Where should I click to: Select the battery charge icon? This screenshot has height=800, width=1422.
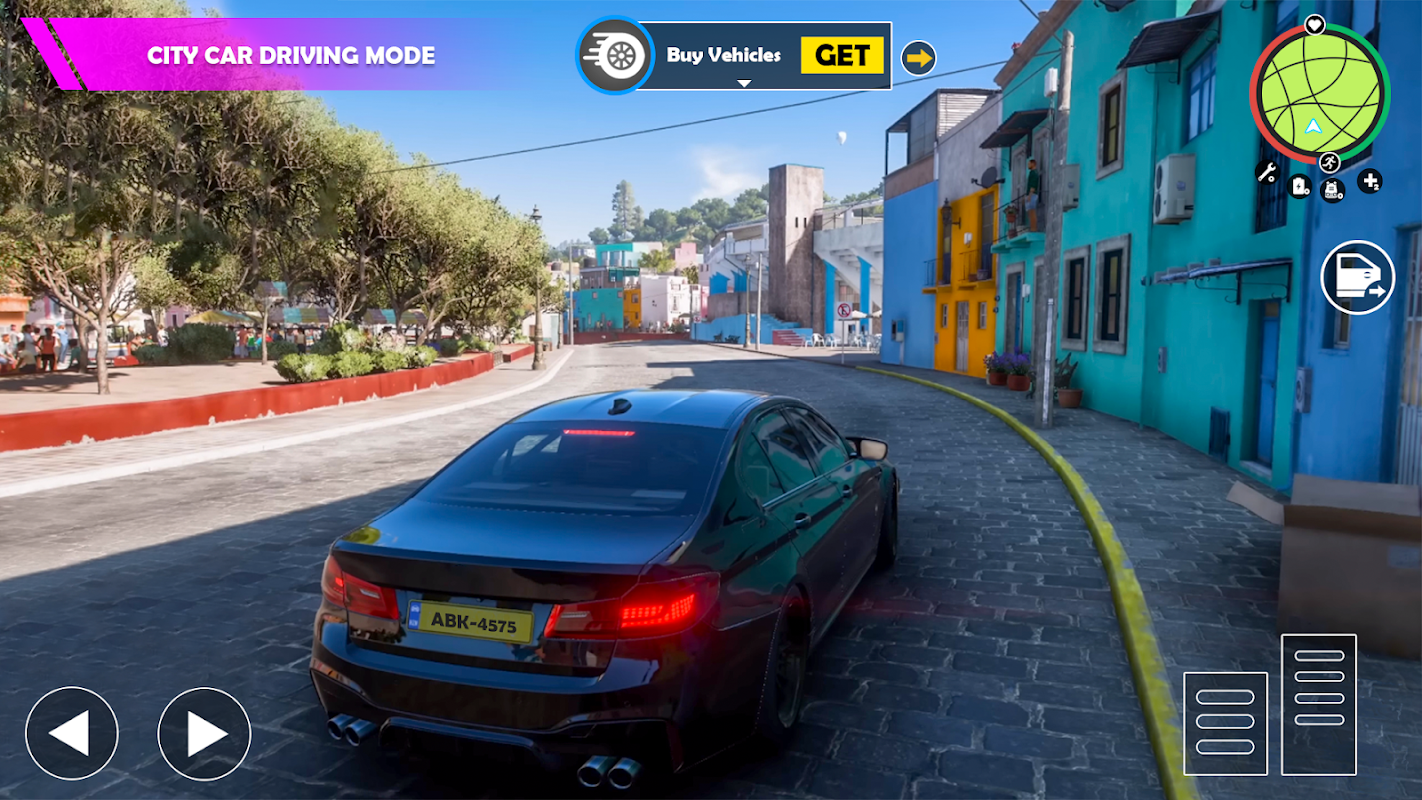pos(1299,186)
